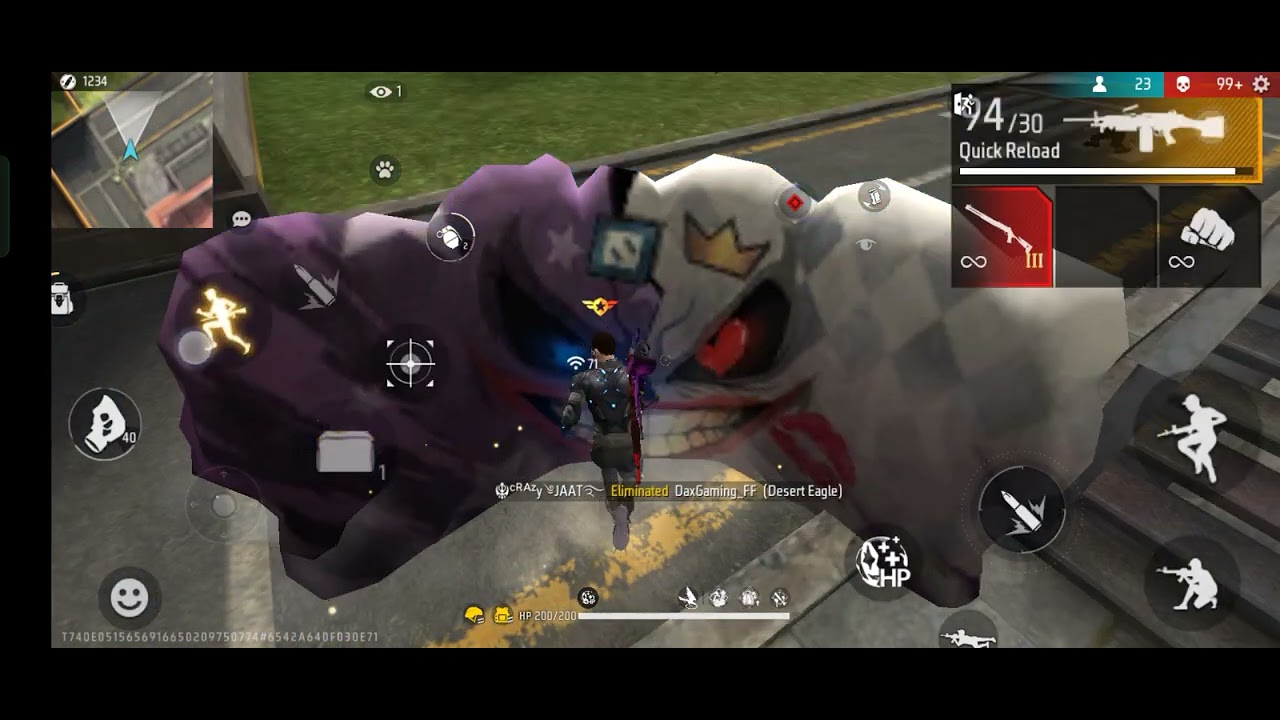Throw the gloo wall grenade button
The width and height of the screenshot is (1280, 720).
tap(345, 453)
